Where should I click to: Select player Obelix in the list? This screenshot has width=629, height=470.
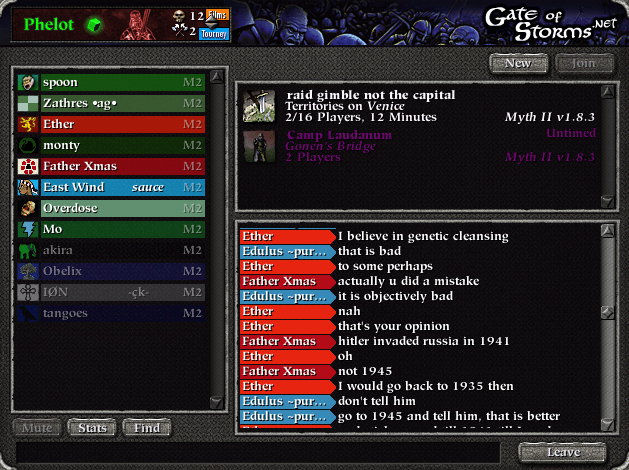(111, 271)
